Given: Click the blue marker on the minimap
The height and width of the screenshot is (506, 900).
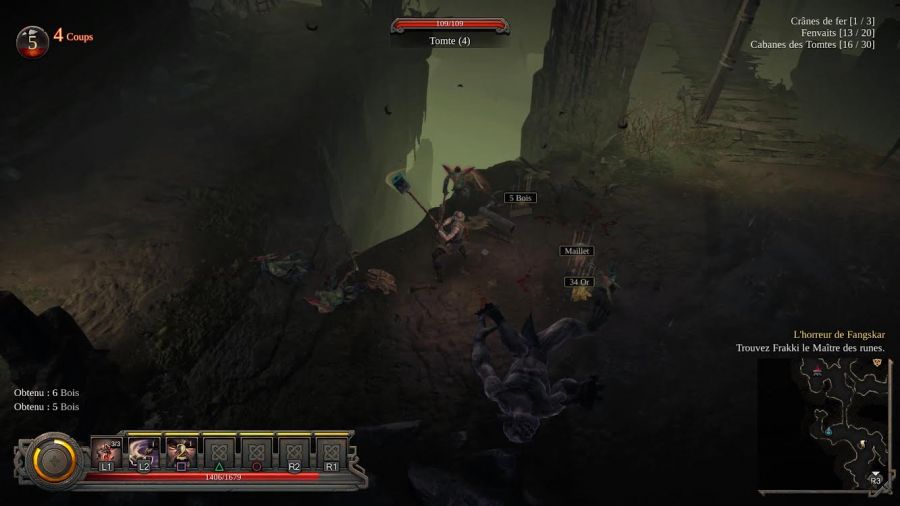Looking at the screenshot, I should [828, 430].
